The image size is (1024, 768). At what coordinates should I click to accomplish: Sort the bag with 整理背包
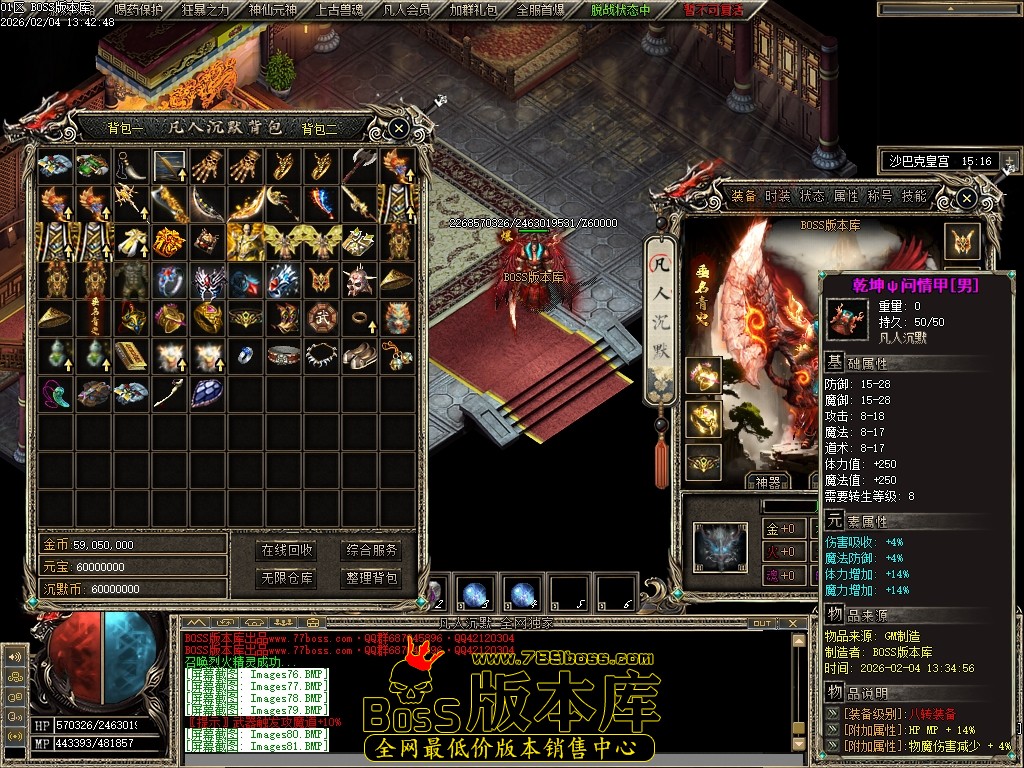pos(371,578)
